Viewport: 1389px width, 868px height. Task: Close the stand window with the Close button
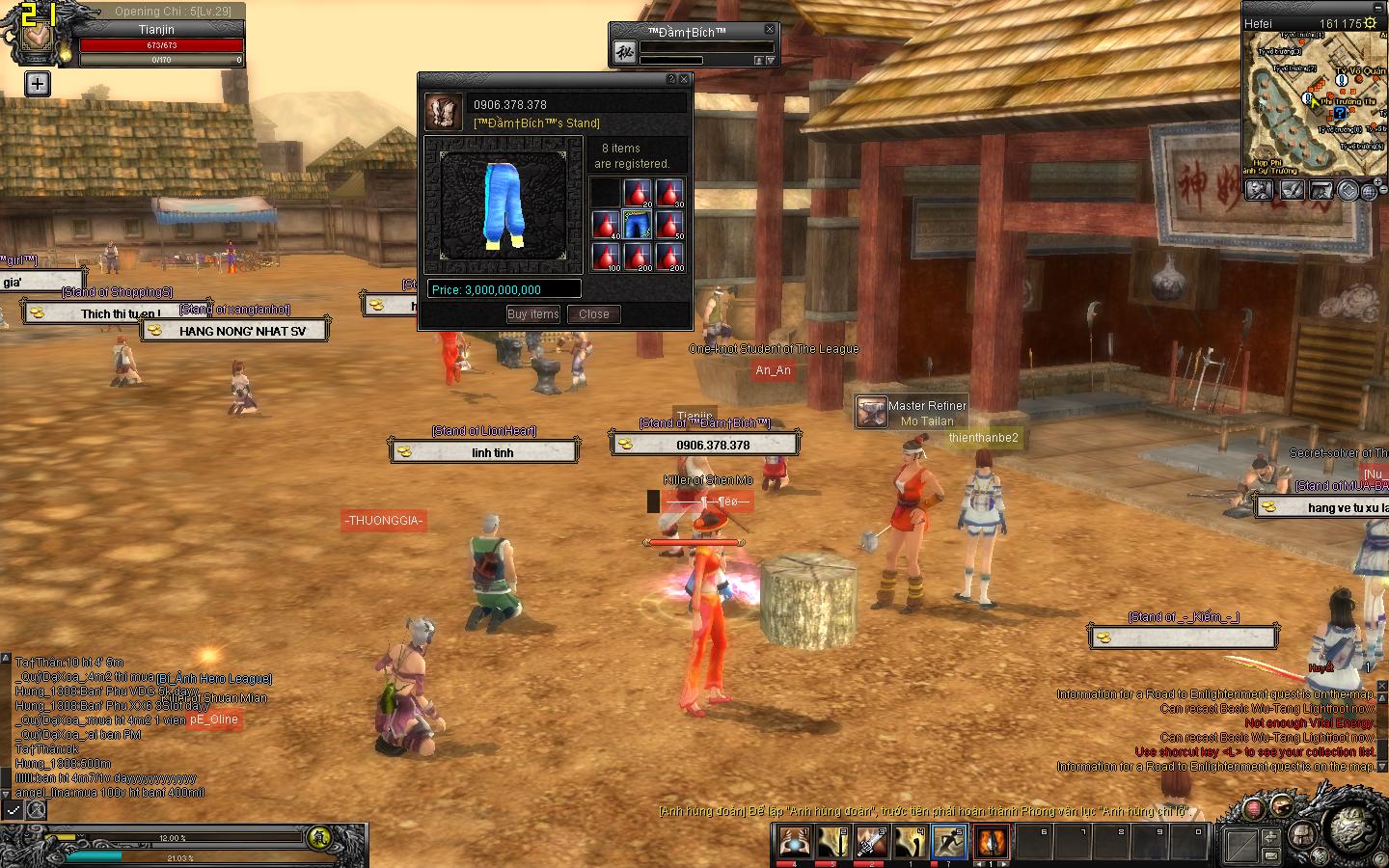coord(593,313)
